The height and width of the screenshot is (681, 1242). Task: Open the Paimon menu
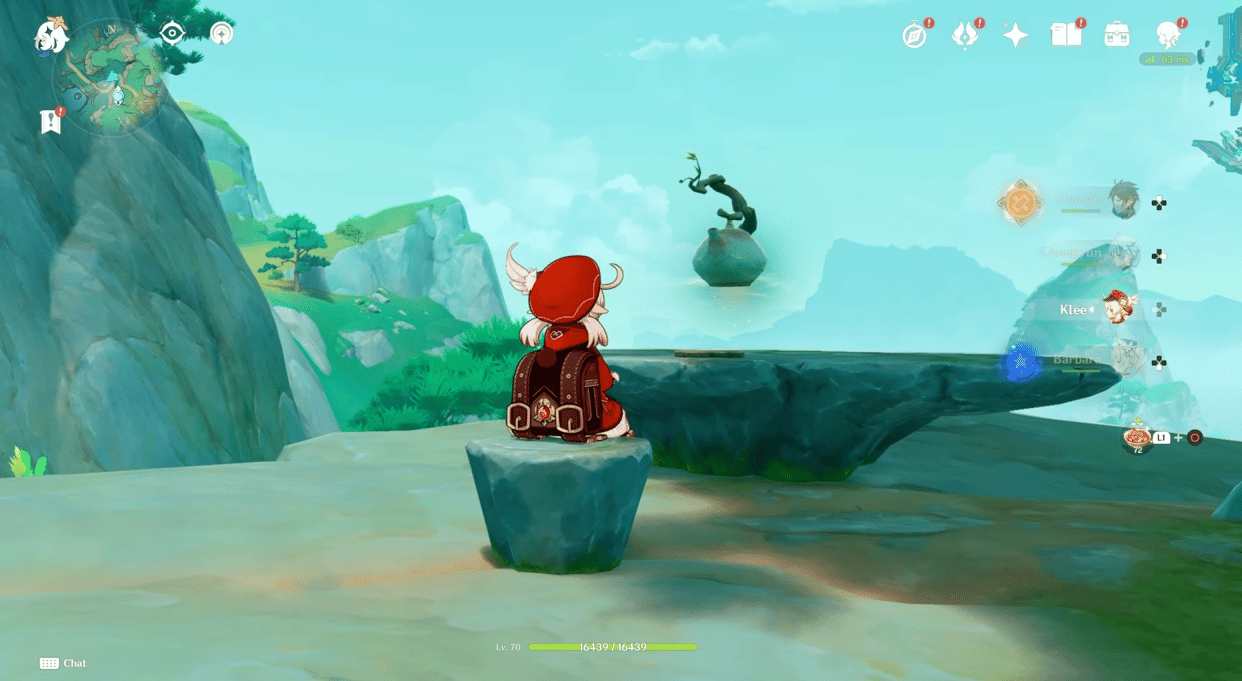point(50,36)
